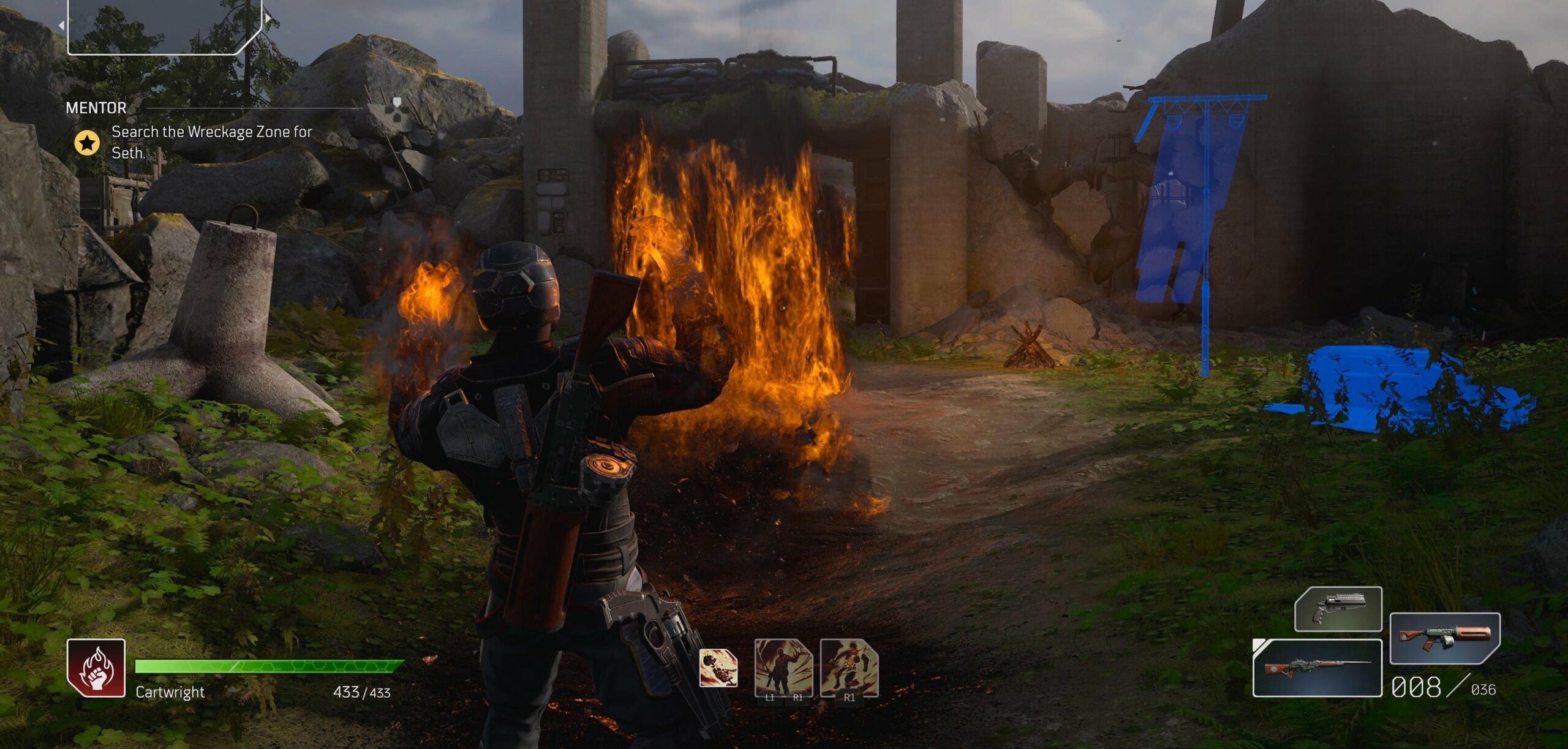
Task: Click the Pyromancer flaming fist class icon
Action: [96, 668]
